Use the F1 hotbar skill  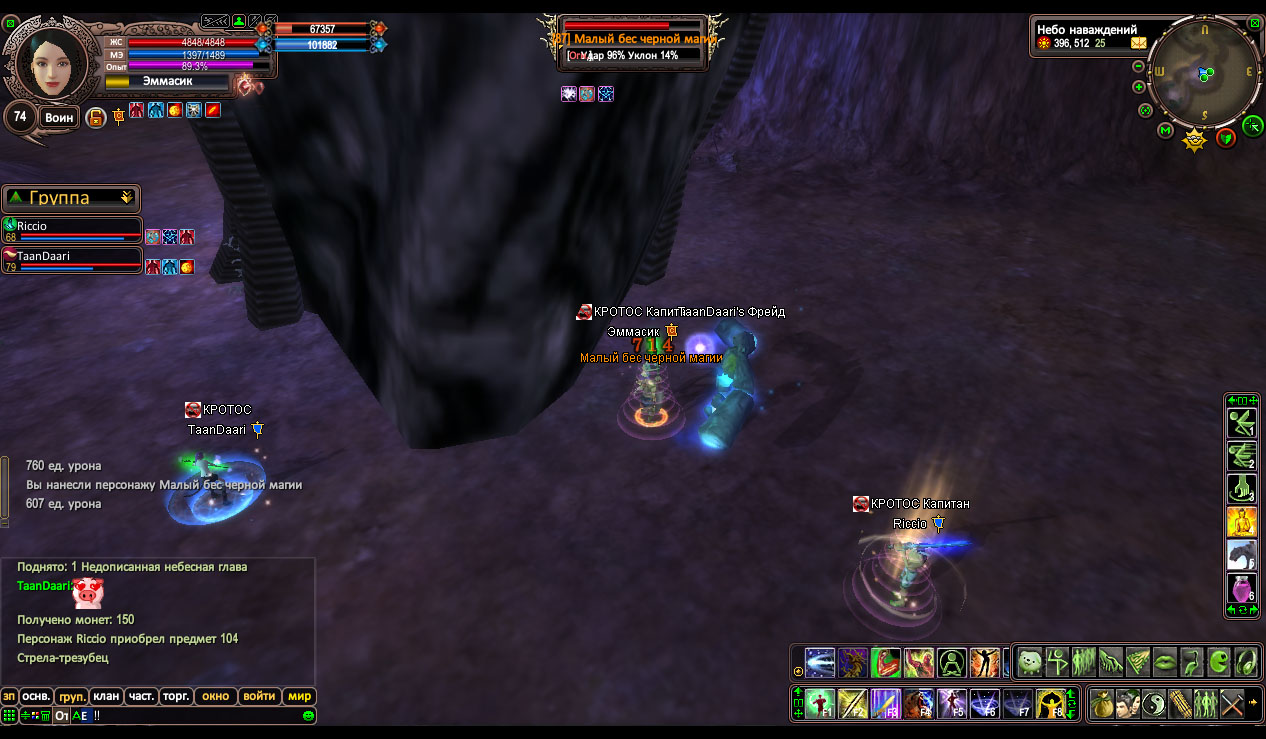(x=821, y=704)
